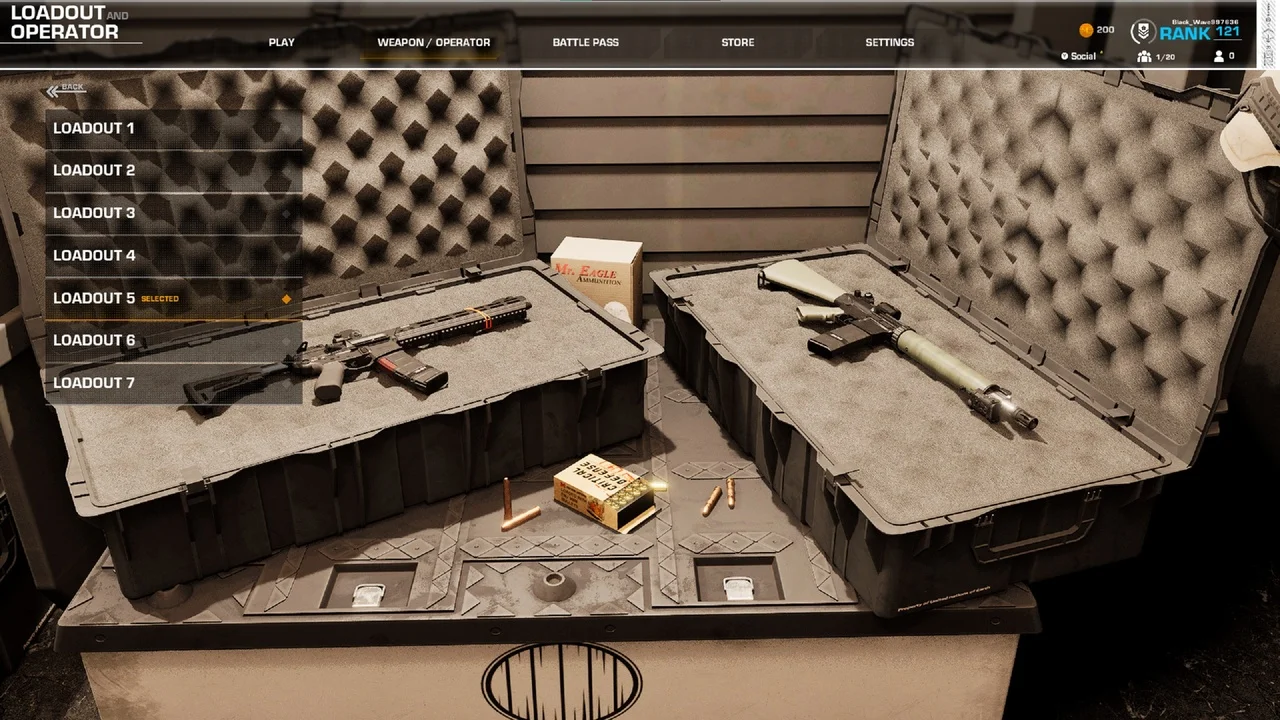Image resolution: width=1280 pixels, height=720 pixels.
Task: Click the party members group icon
Action: coord(1144,57)
